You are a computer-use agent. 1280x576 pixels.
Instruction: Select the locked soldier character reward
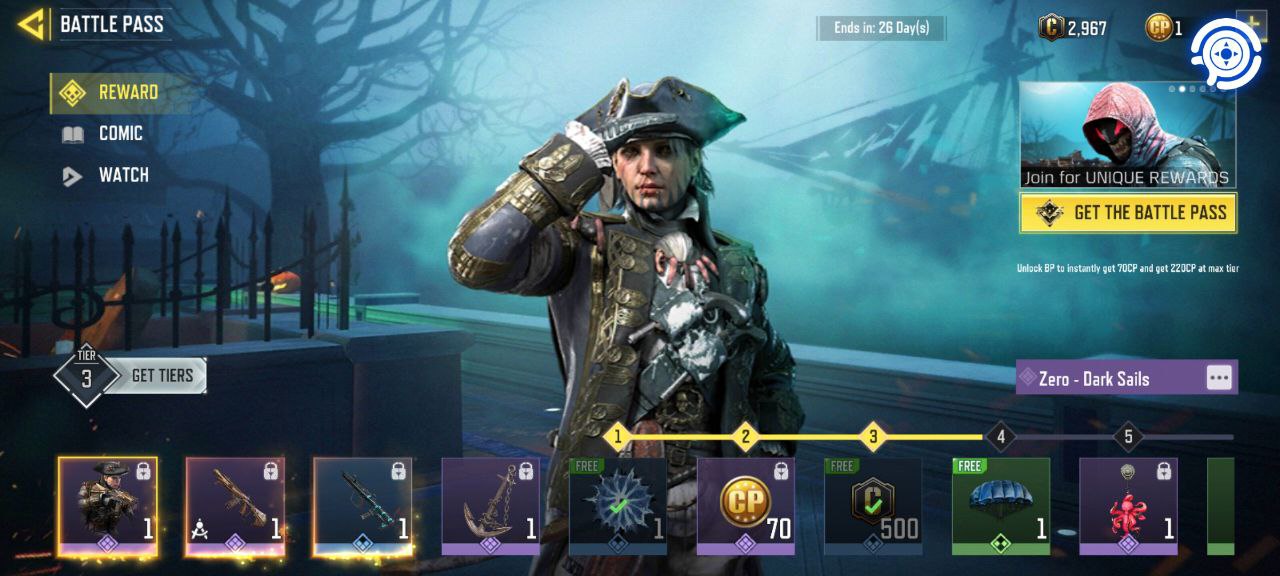pyautogui.click(x=107, y=505)
